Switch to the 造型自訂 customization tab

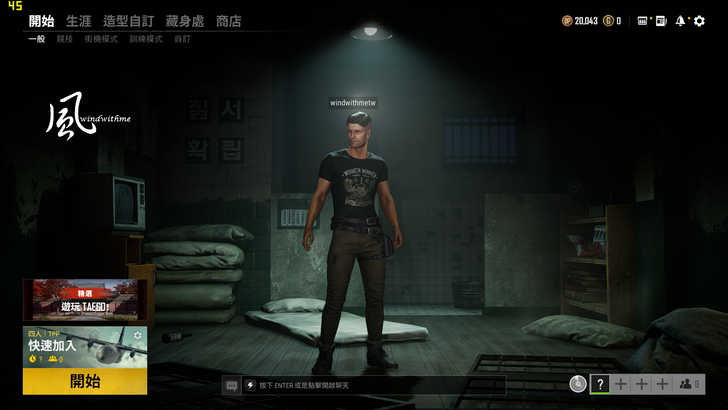[x=128, y=21]
